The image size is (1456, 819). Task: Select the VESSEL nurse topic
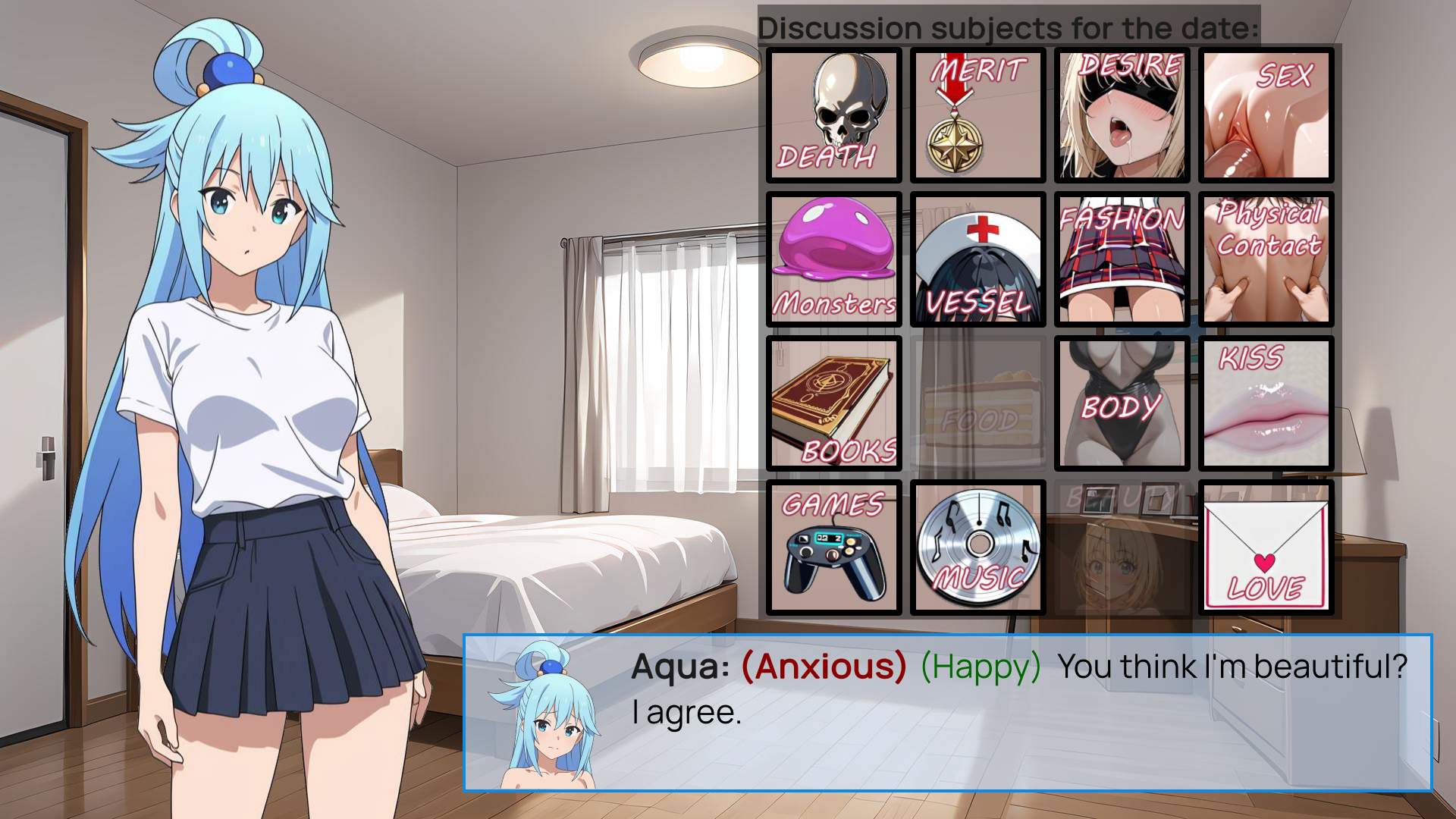coord(977,259)
